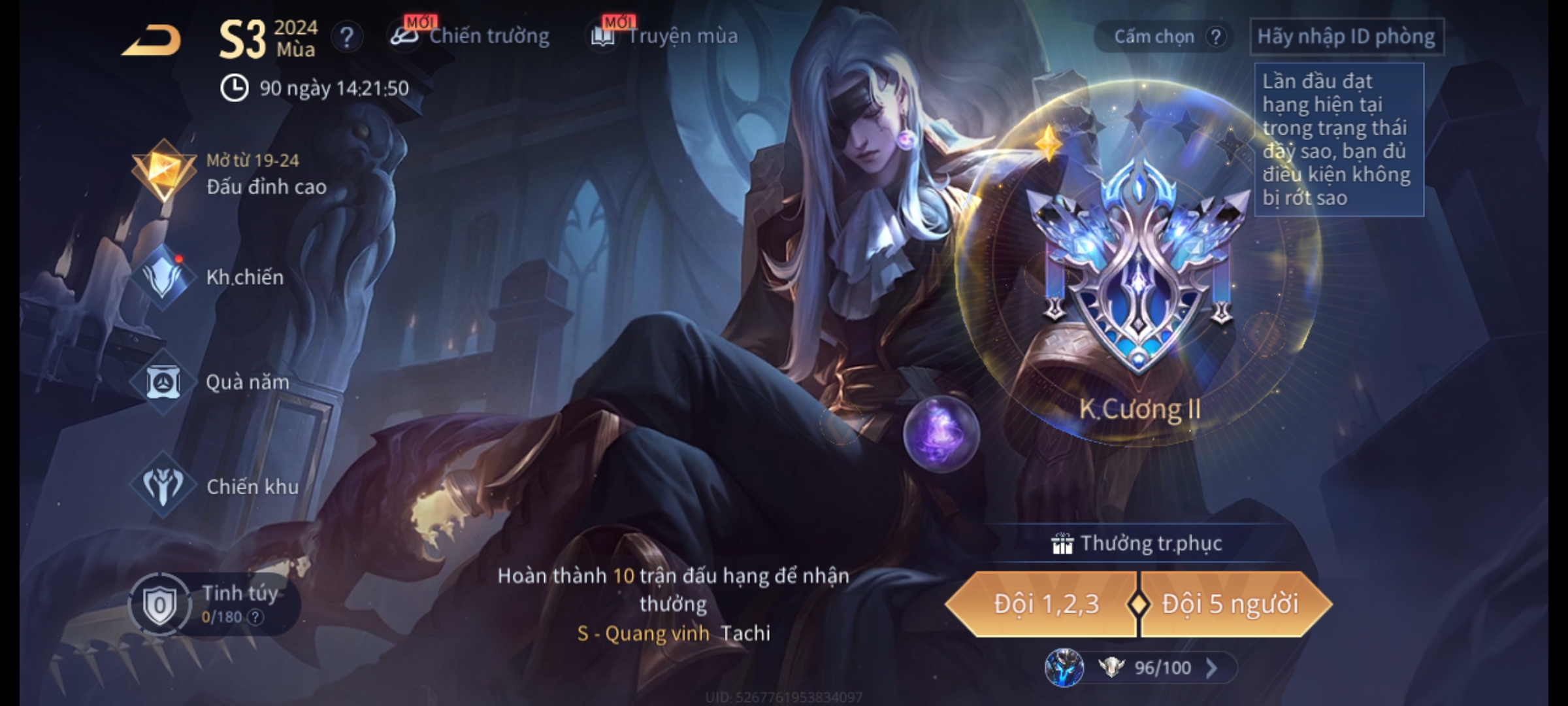The height and width of the screenshot is (706, 1568).
Task: Open Tinh túy help question mark
Action: (255, 617)
